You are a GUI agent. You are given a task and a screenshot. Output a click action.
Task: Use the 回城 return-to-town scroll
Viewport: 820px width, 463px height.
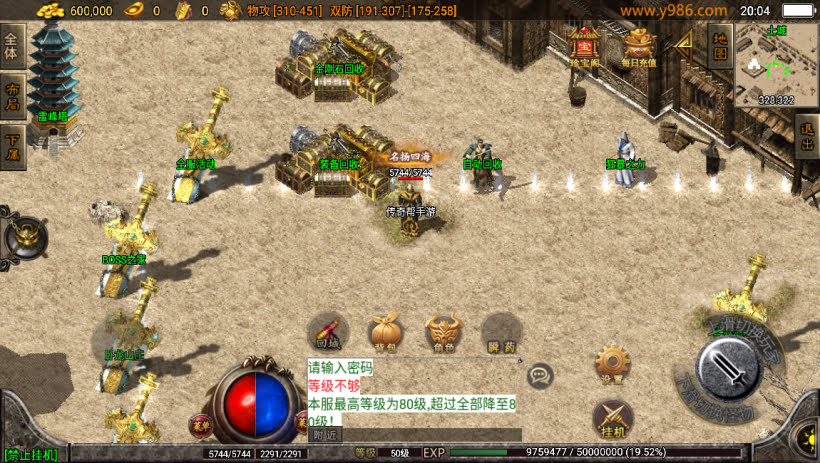coord(327,332)
